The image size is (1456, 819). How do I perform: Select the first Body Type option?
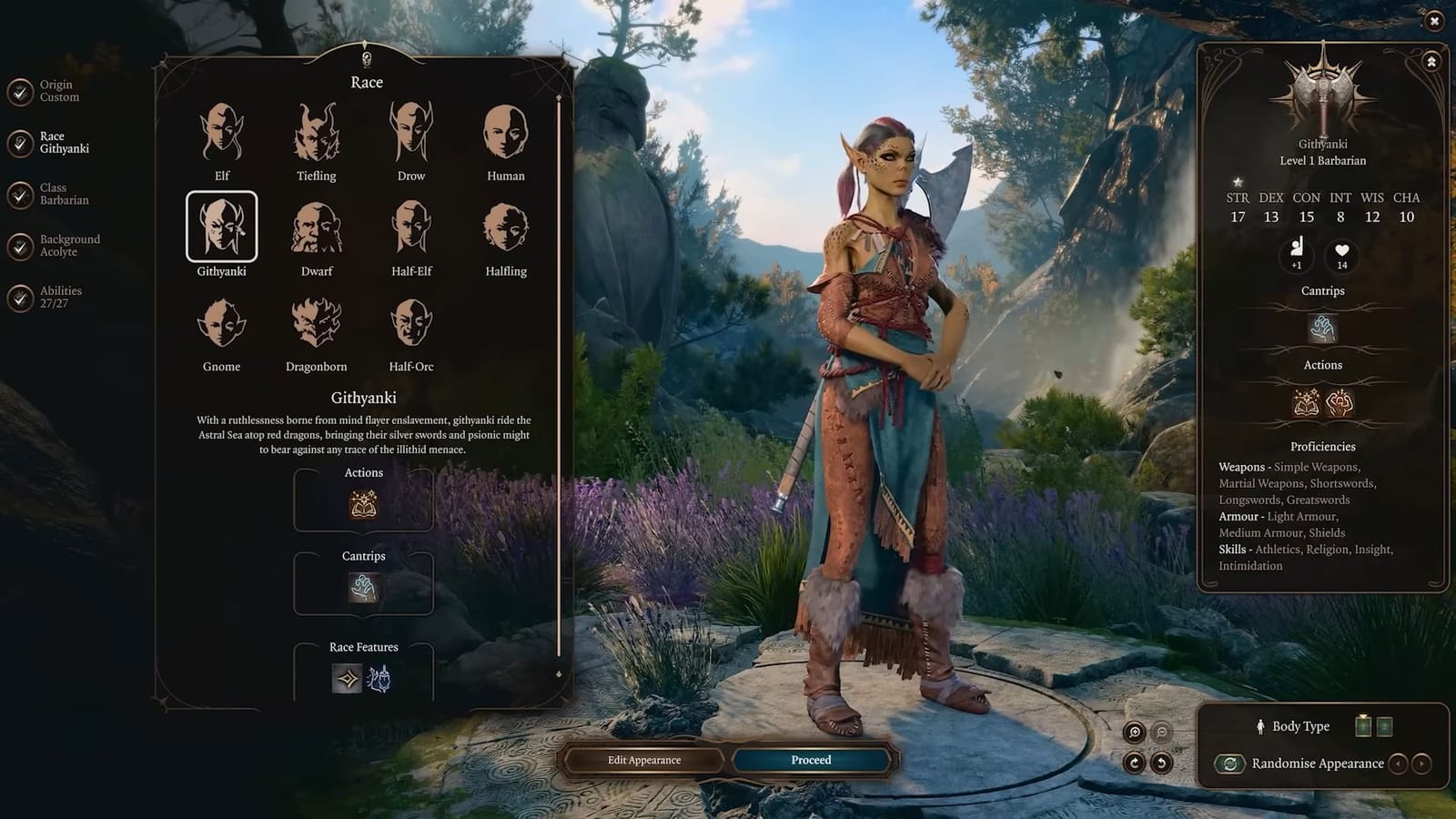point(1362,726)
